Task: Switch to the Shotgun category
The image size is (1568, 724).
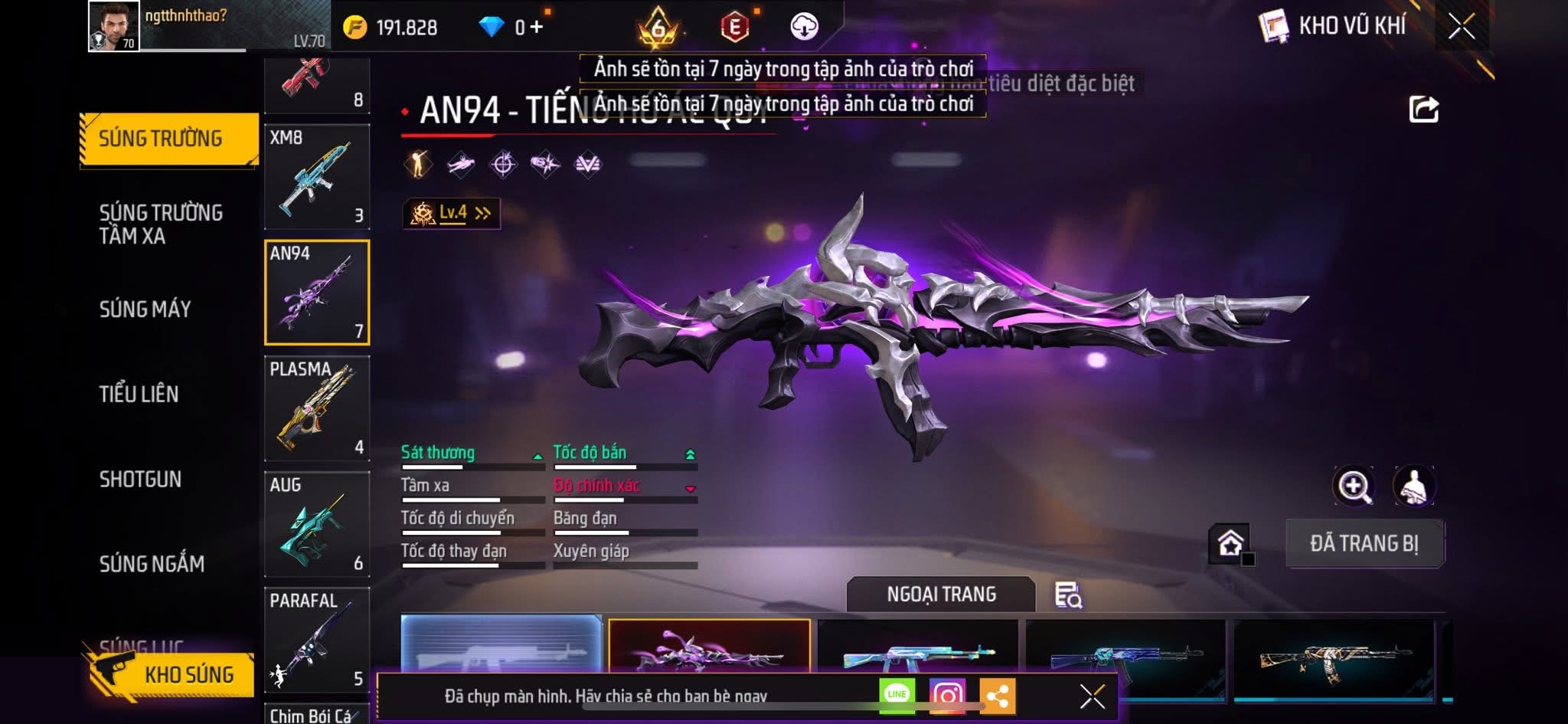Action: pos(141,479)
